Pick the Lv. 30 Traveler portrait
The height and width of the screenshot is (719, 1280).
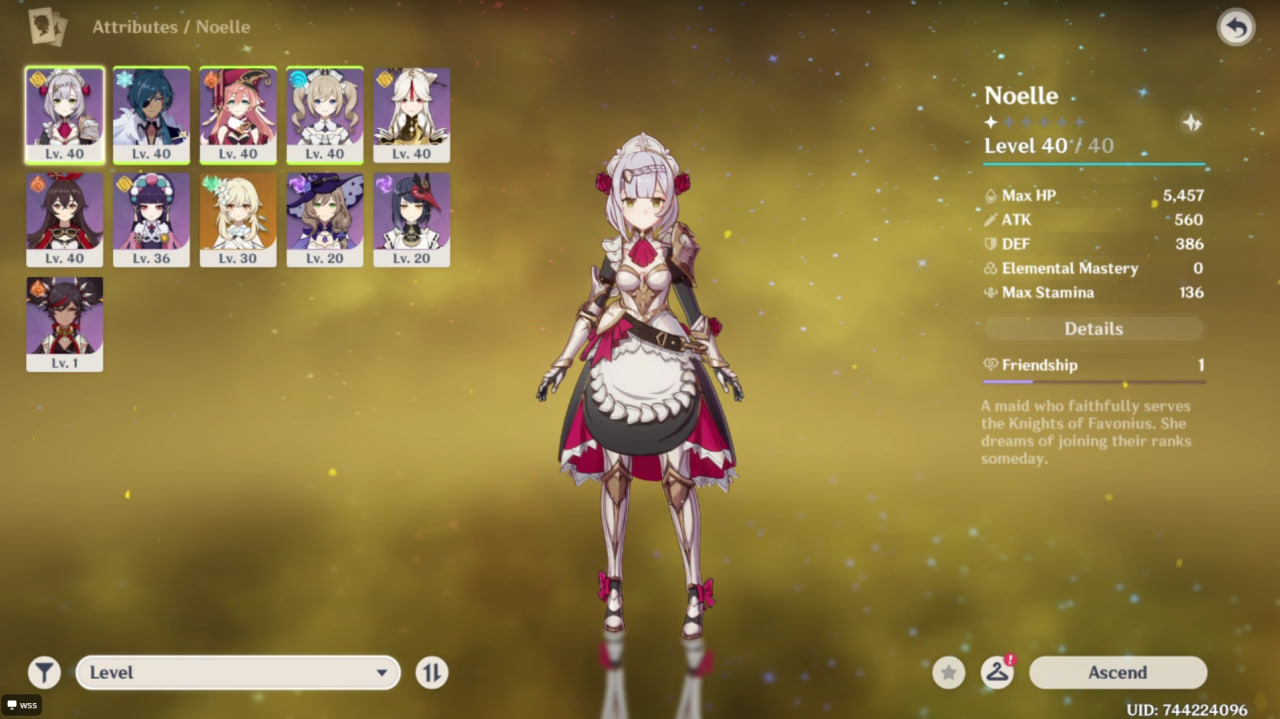coord(238,220)
